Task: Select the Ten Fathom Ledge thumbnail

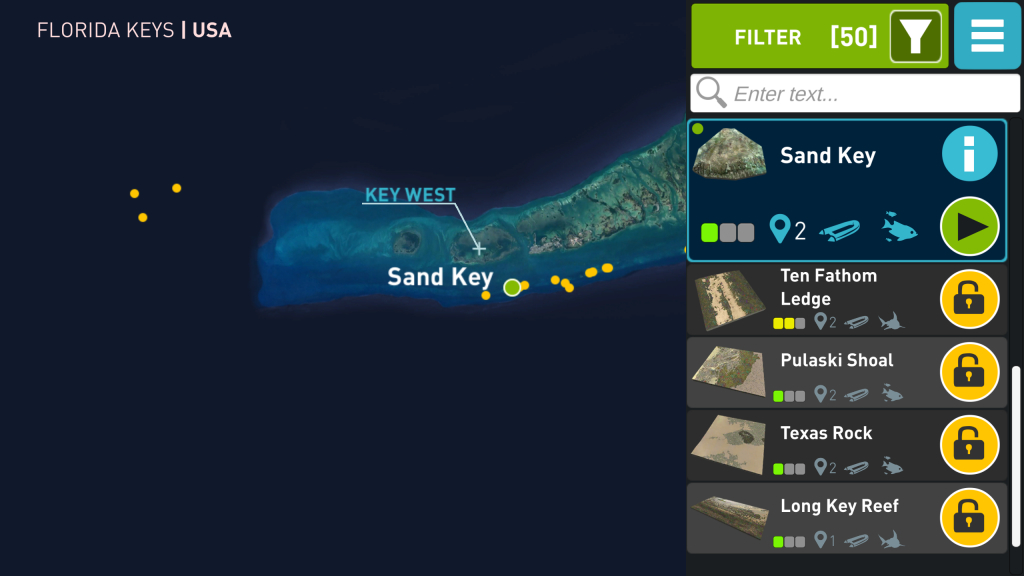Action: click(x=728, y=300)
